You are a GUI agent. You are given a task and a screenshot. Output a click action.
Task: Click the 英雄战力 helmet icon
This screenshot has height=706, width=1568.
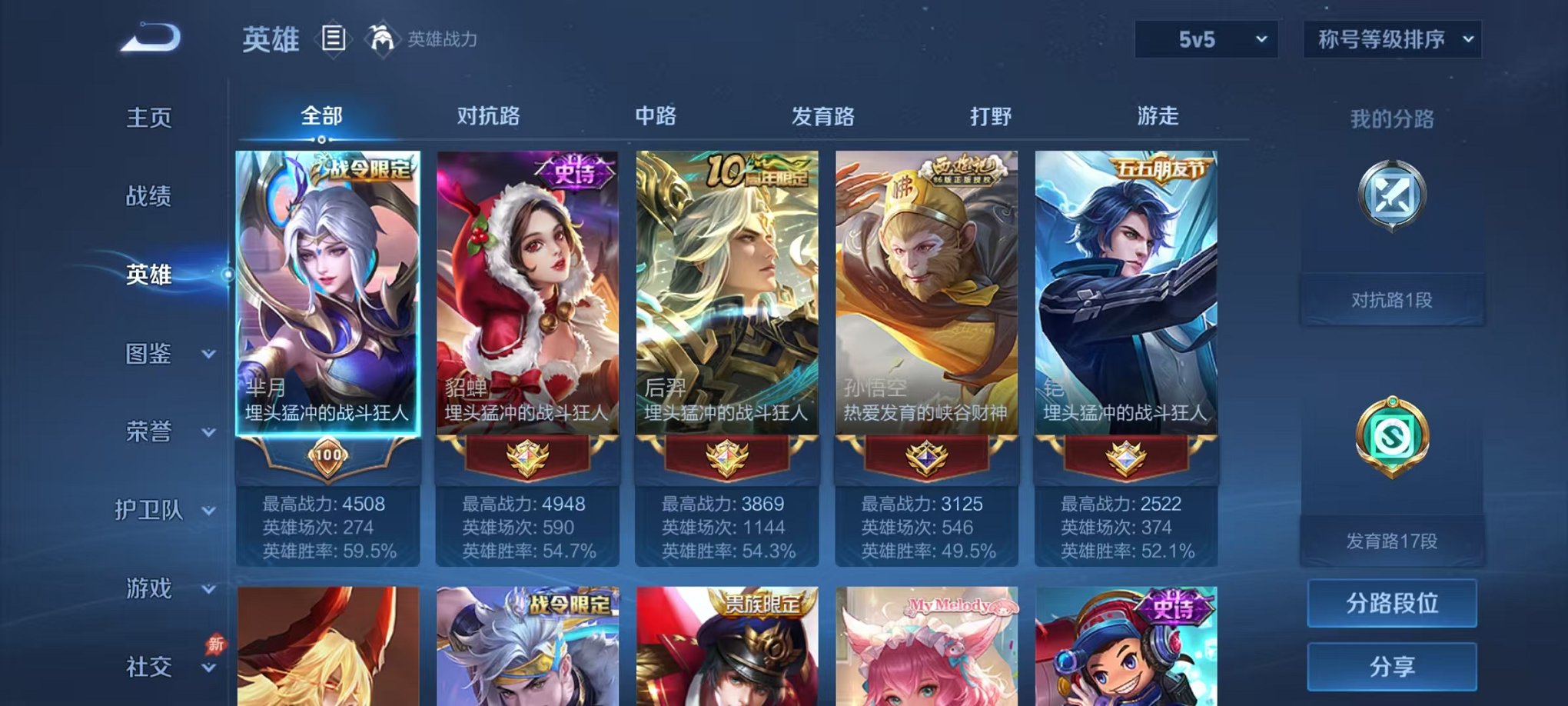point(380,36)
